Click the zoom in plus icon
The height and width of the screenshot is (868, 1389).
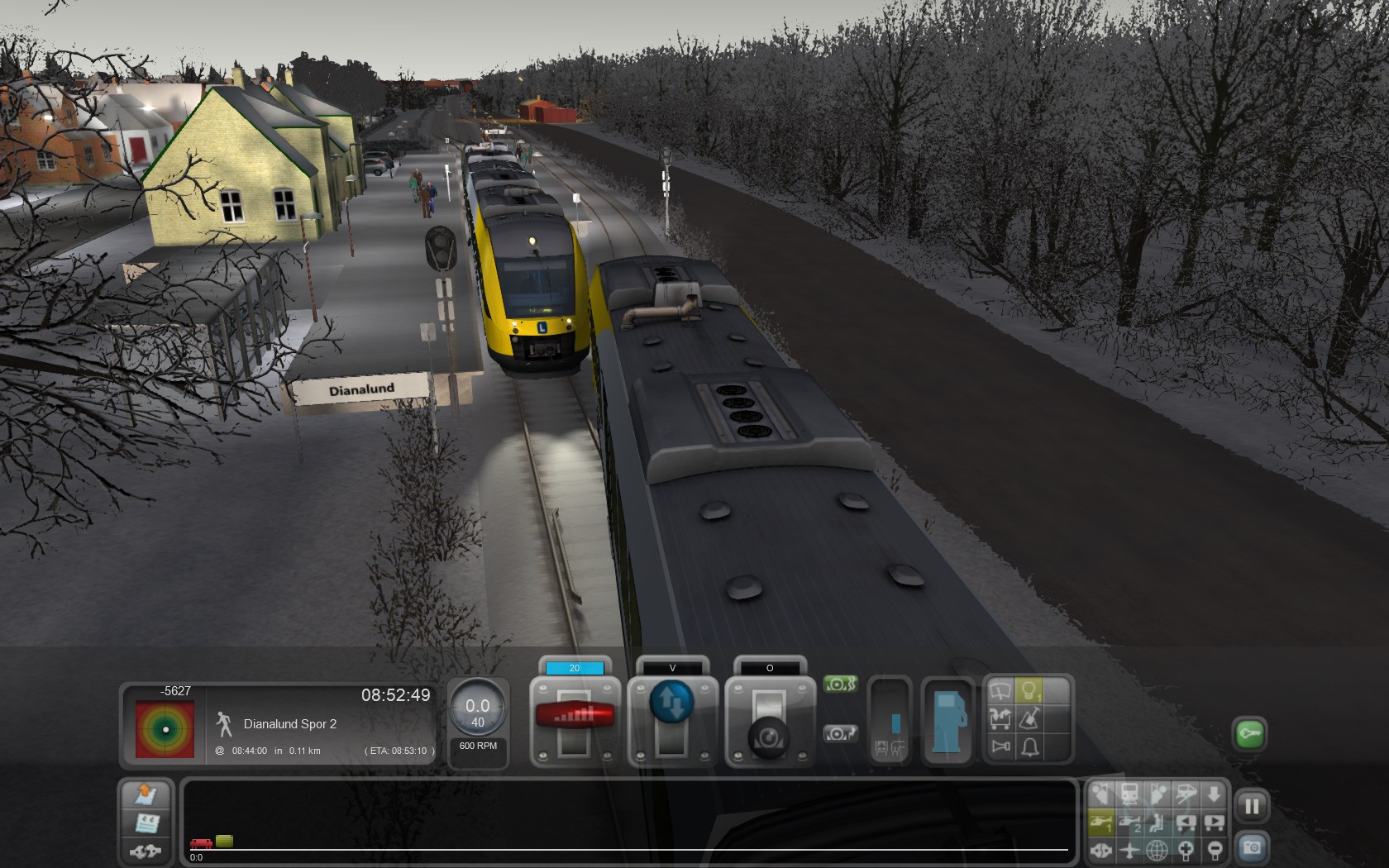click(1186, 849)
